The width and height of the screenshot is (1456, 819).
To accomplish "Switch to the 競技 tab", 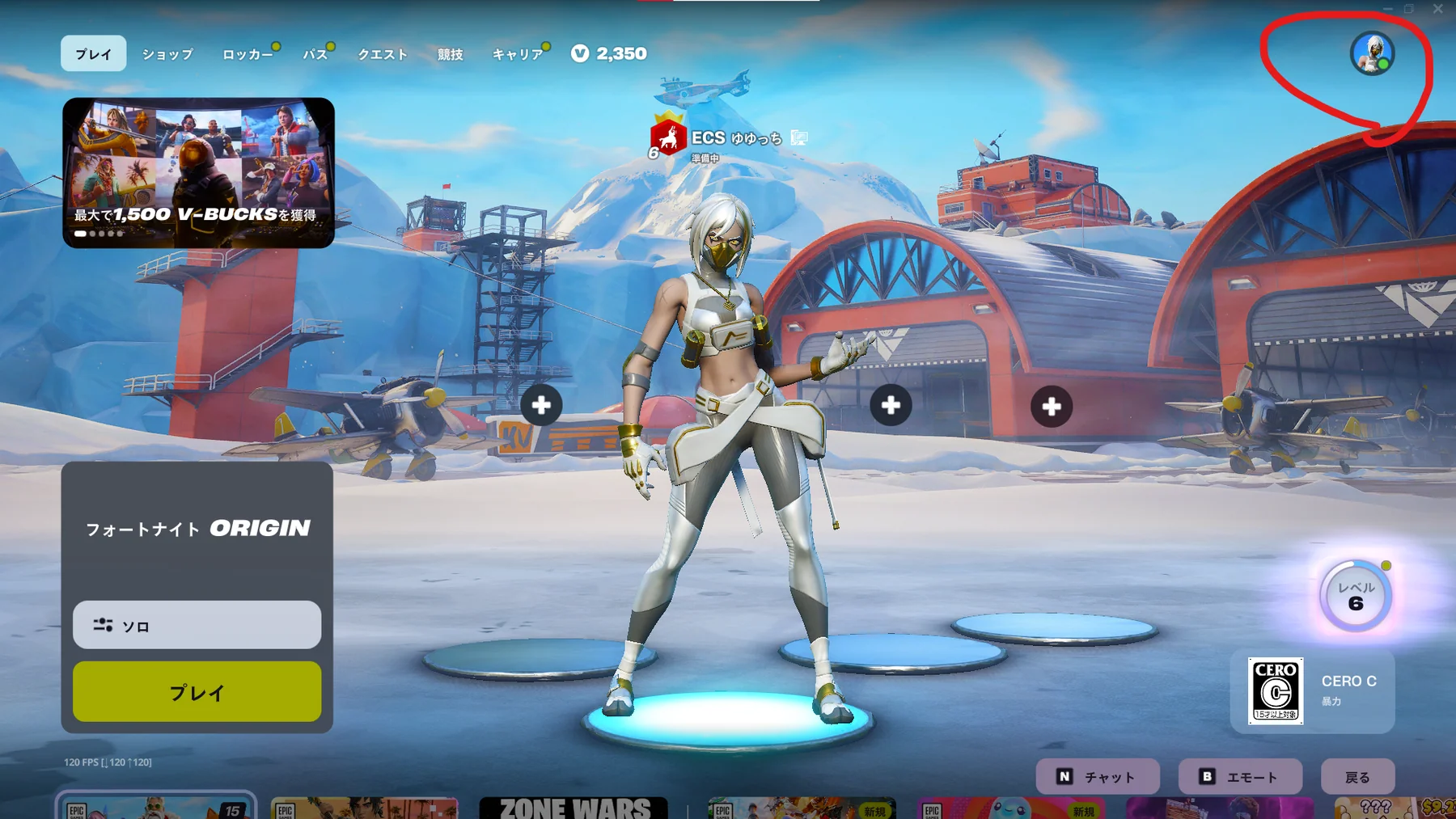I will tap(449, 53).
